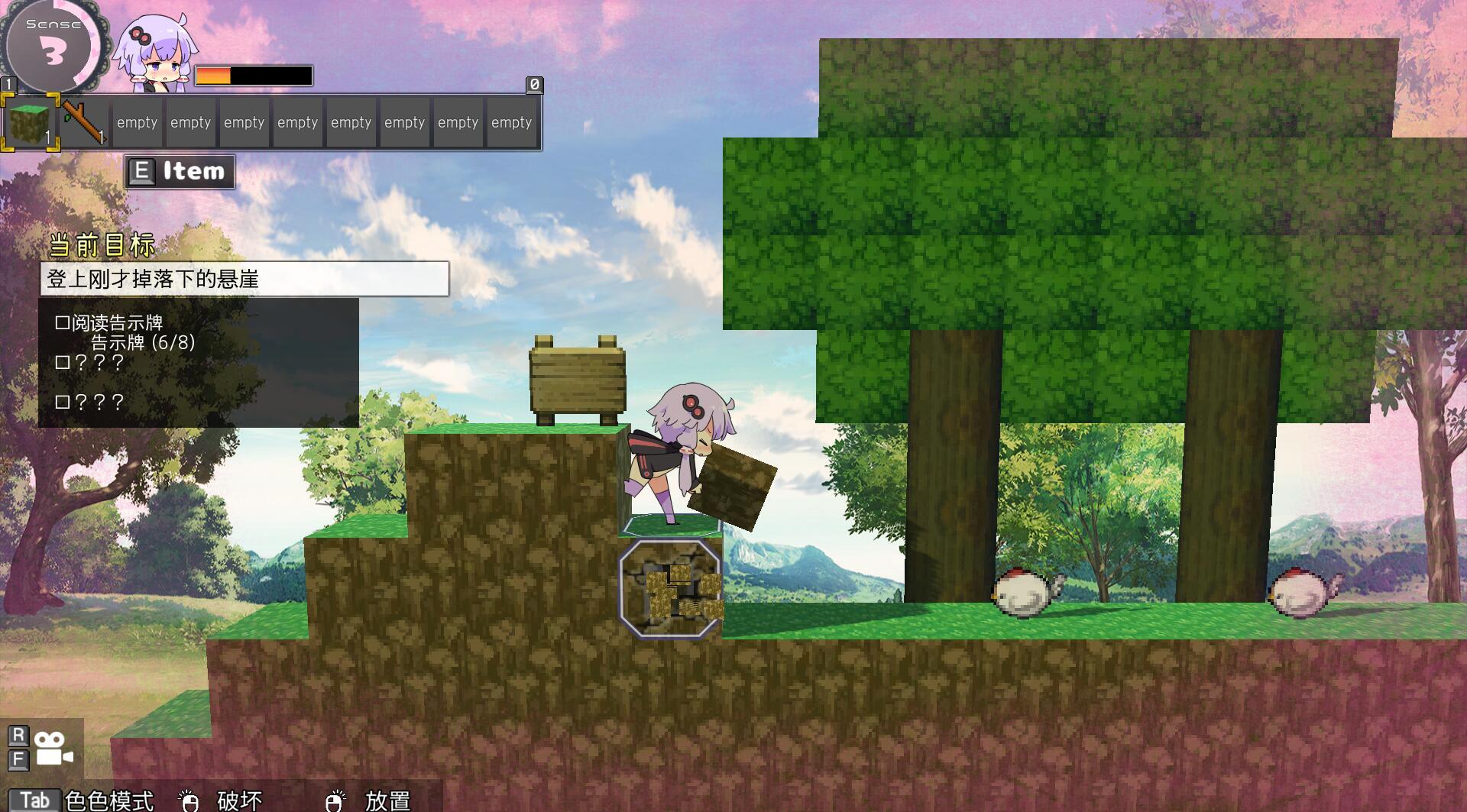Viewport: 1467px width, 812px height.
Task: Select the grass block in the first hotbar slot
Action: point(31,121)
